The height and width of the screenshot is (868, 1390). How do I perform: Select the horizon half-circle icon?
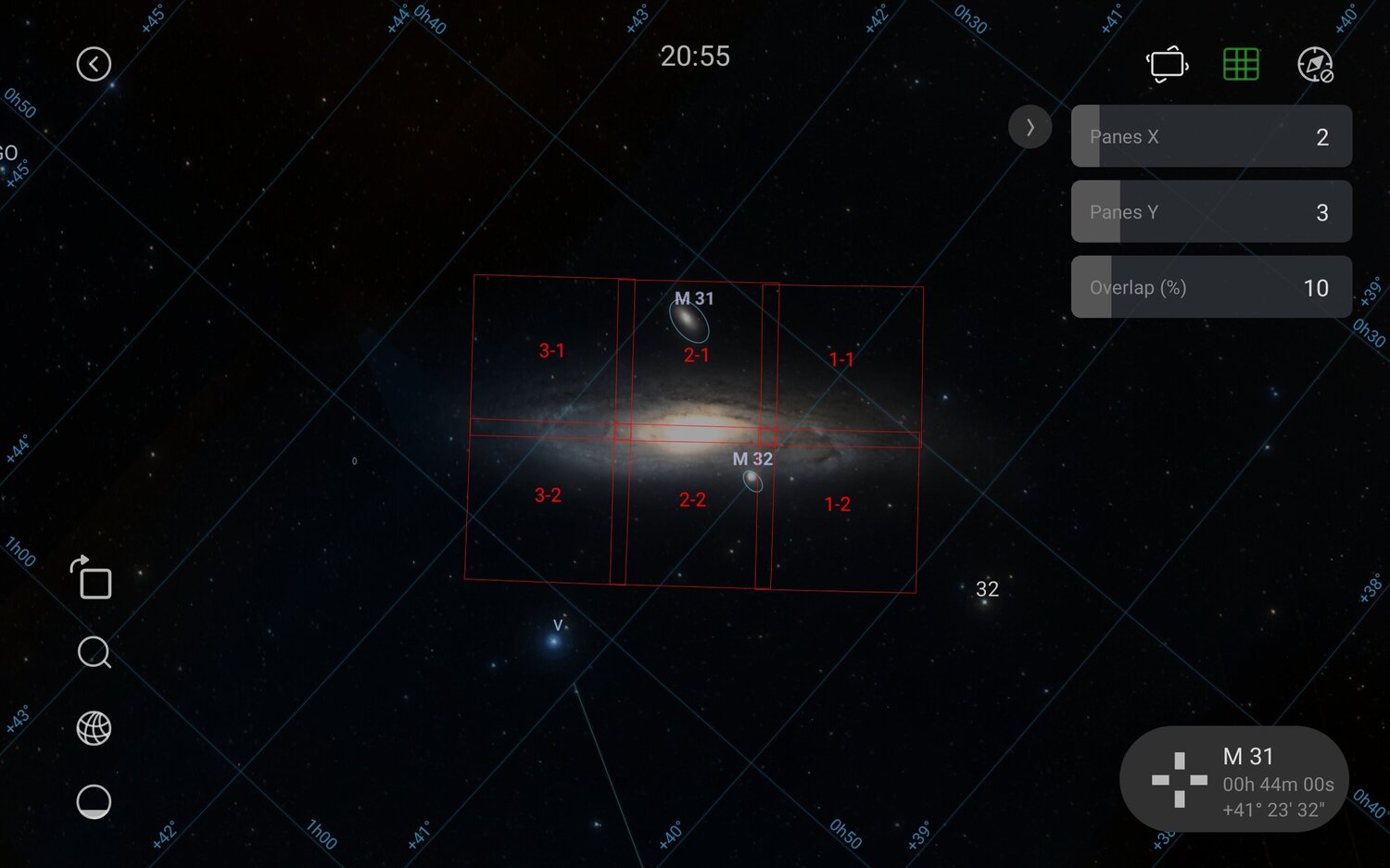click(x=93, y=800)
